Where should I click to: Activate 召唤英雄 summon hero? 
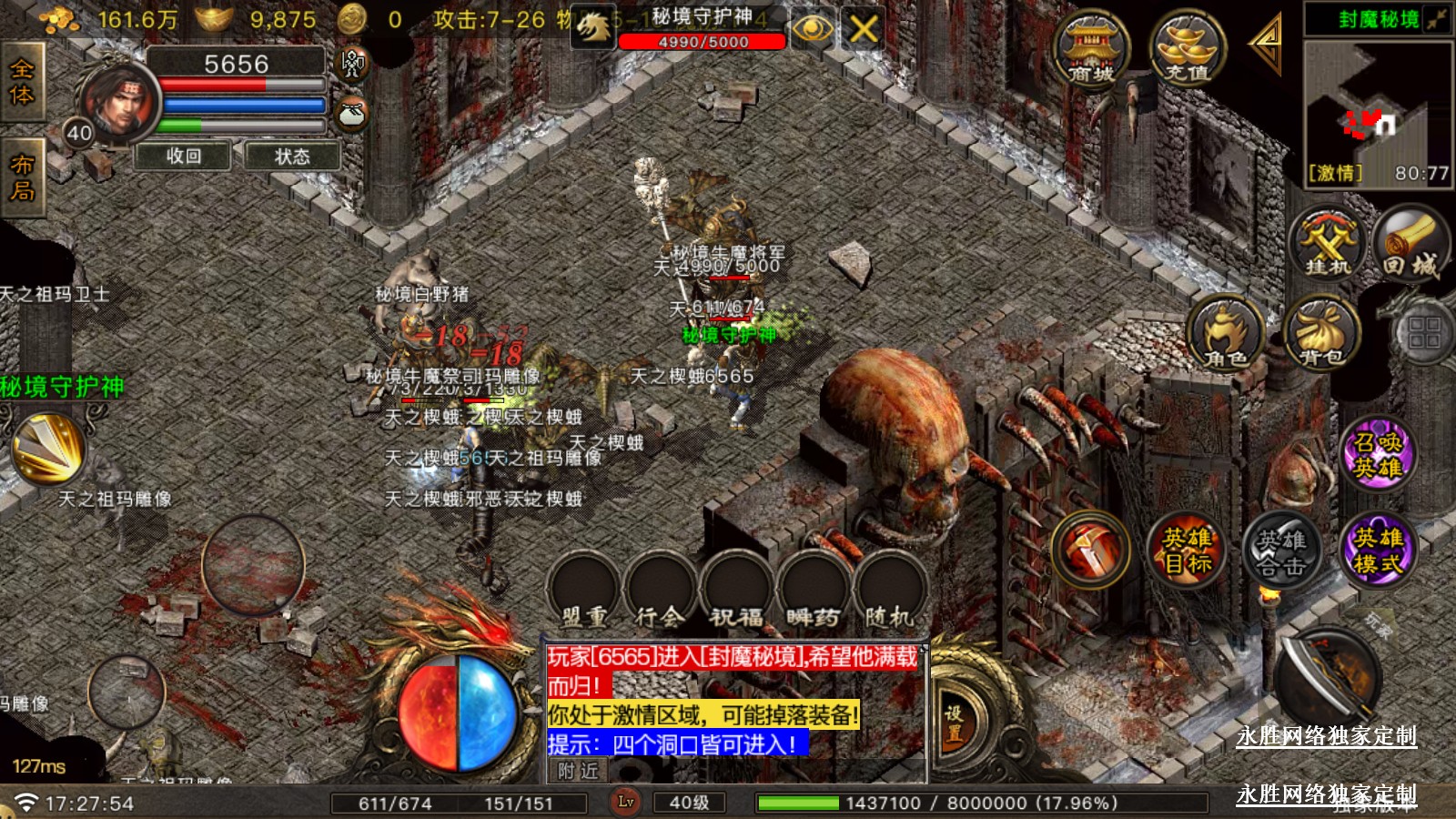[1378, 454]
